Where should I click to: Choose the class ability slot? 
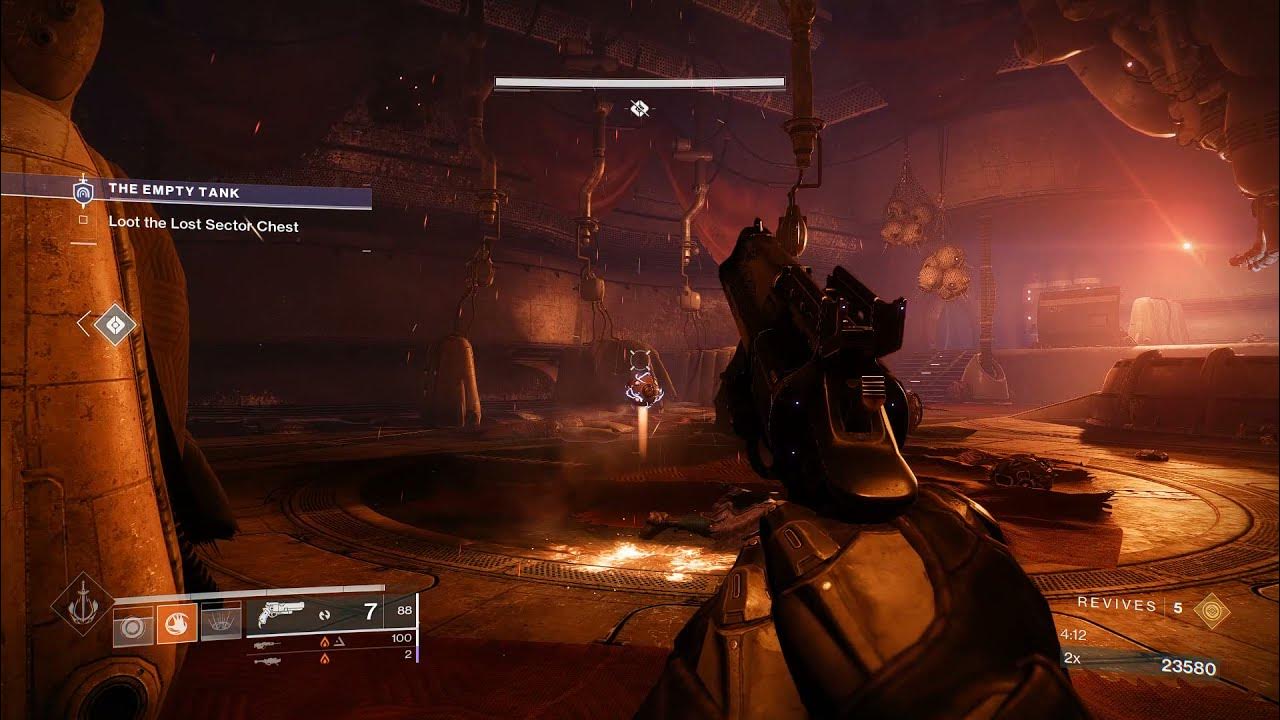click(222, 625)
